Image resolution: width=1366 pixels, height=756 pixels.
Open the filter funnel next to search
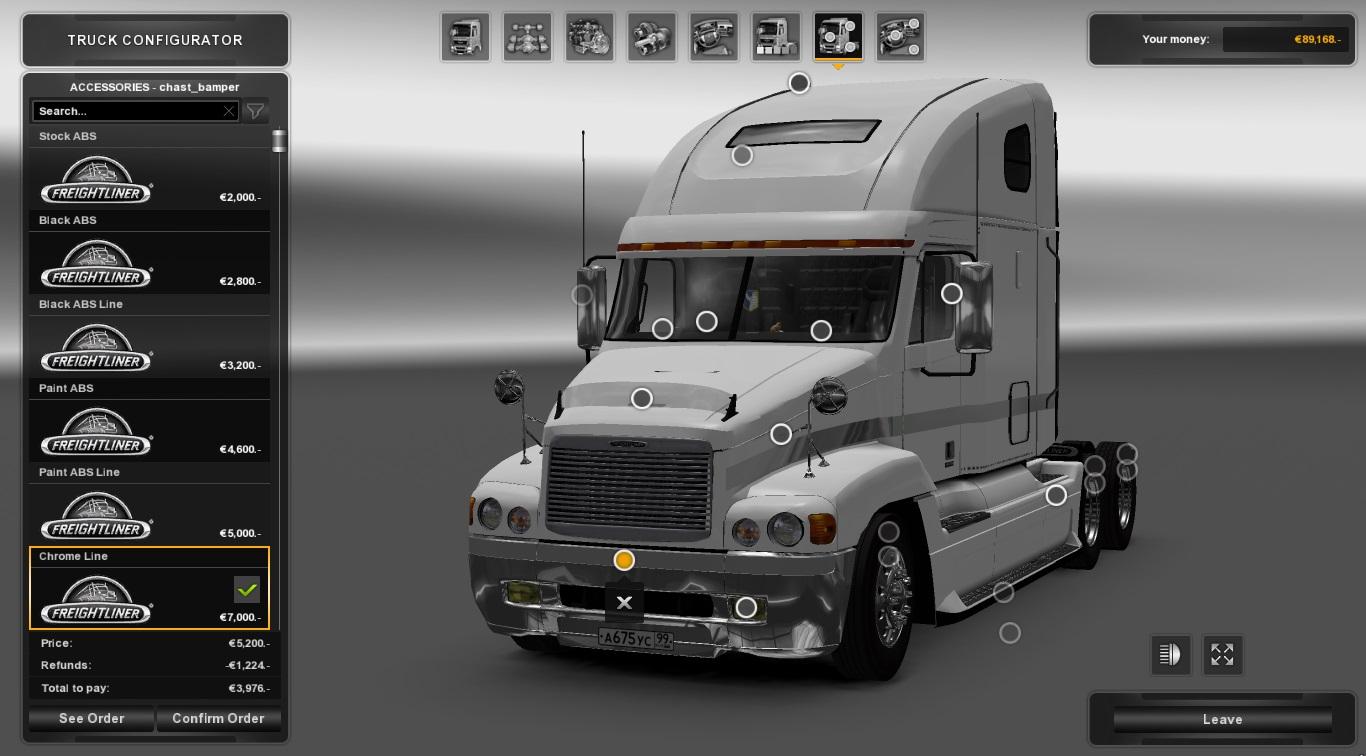[256, 111]
